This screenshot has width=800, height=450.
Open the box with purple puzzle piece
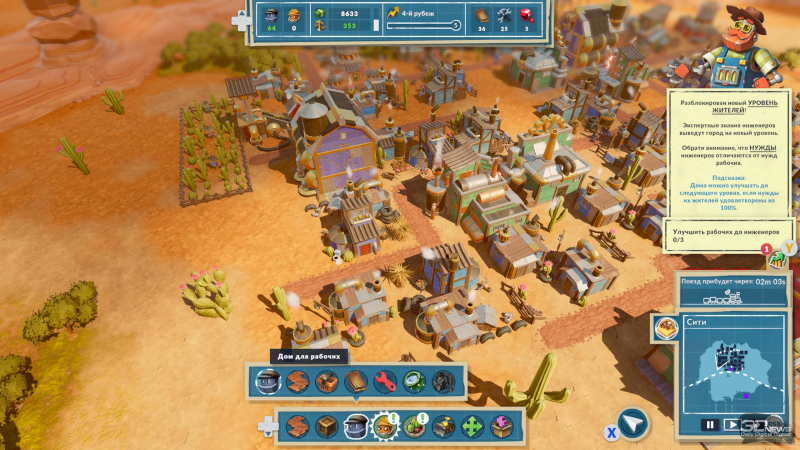click(x=501, y=426)
